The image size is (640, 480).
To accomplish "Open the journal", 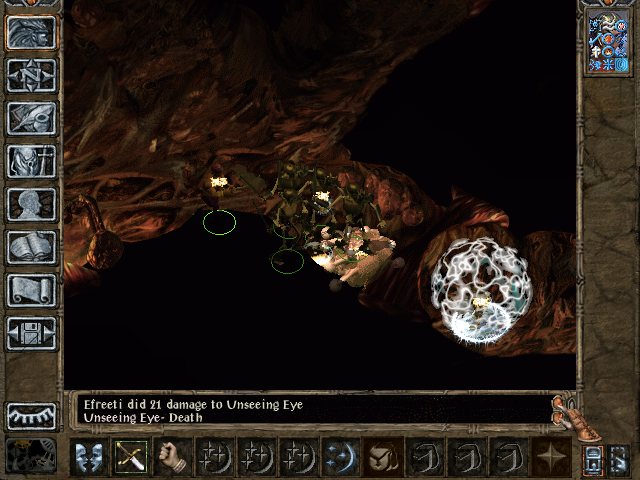I will pos(32,118).
